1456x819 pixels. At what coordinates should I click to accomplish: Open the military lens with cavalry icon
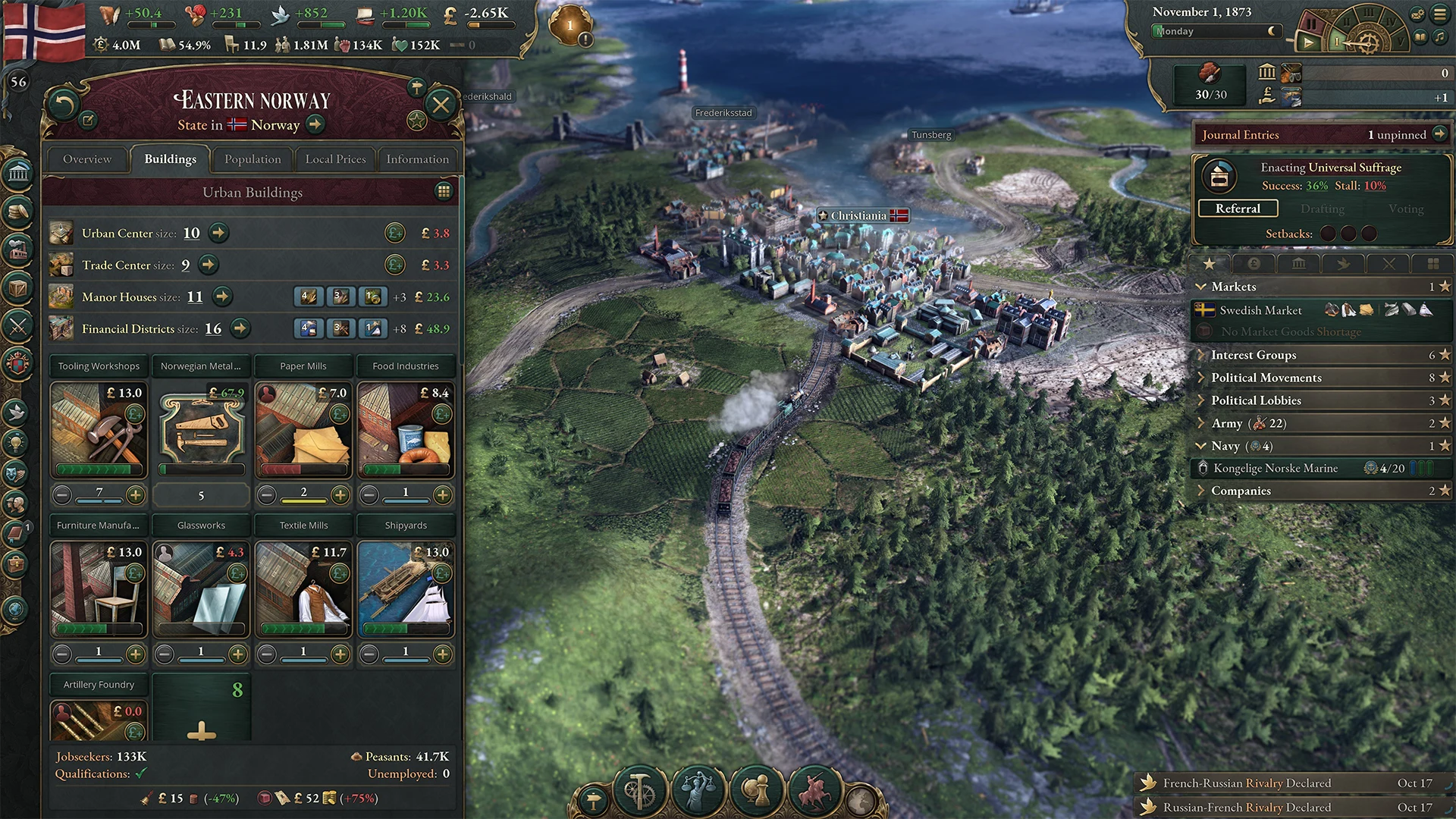click(813, 789)
